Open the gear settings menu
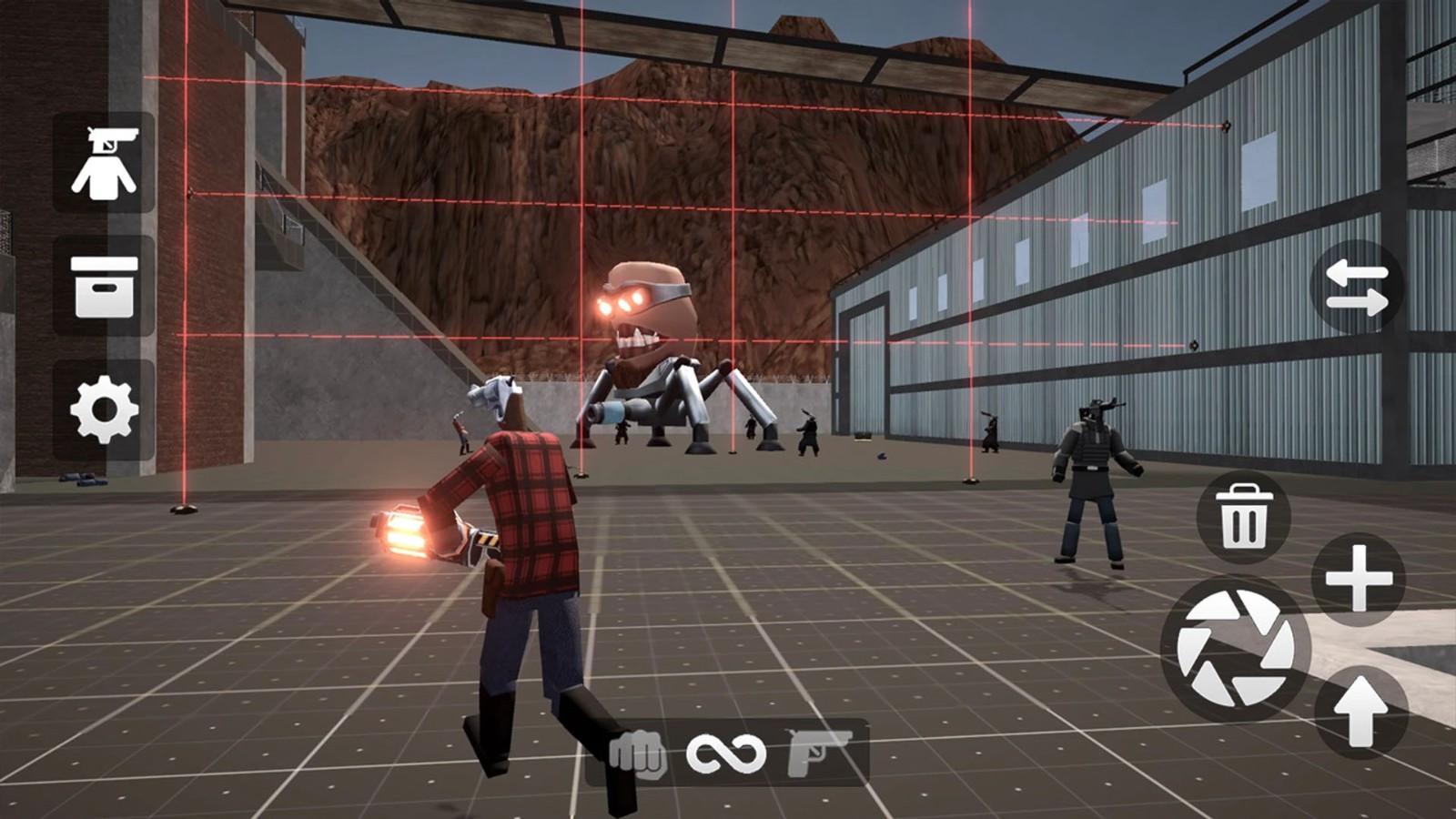The image size is (1456, 819). point(104,409)
